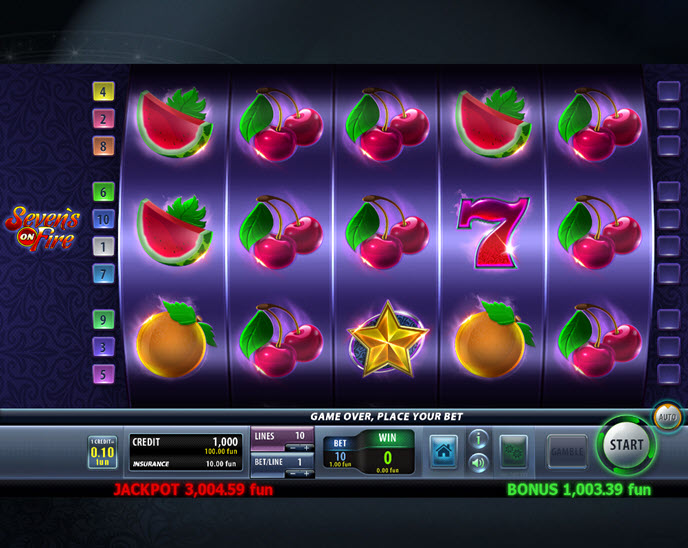Click the GAMBLE button

click(567, 451)
